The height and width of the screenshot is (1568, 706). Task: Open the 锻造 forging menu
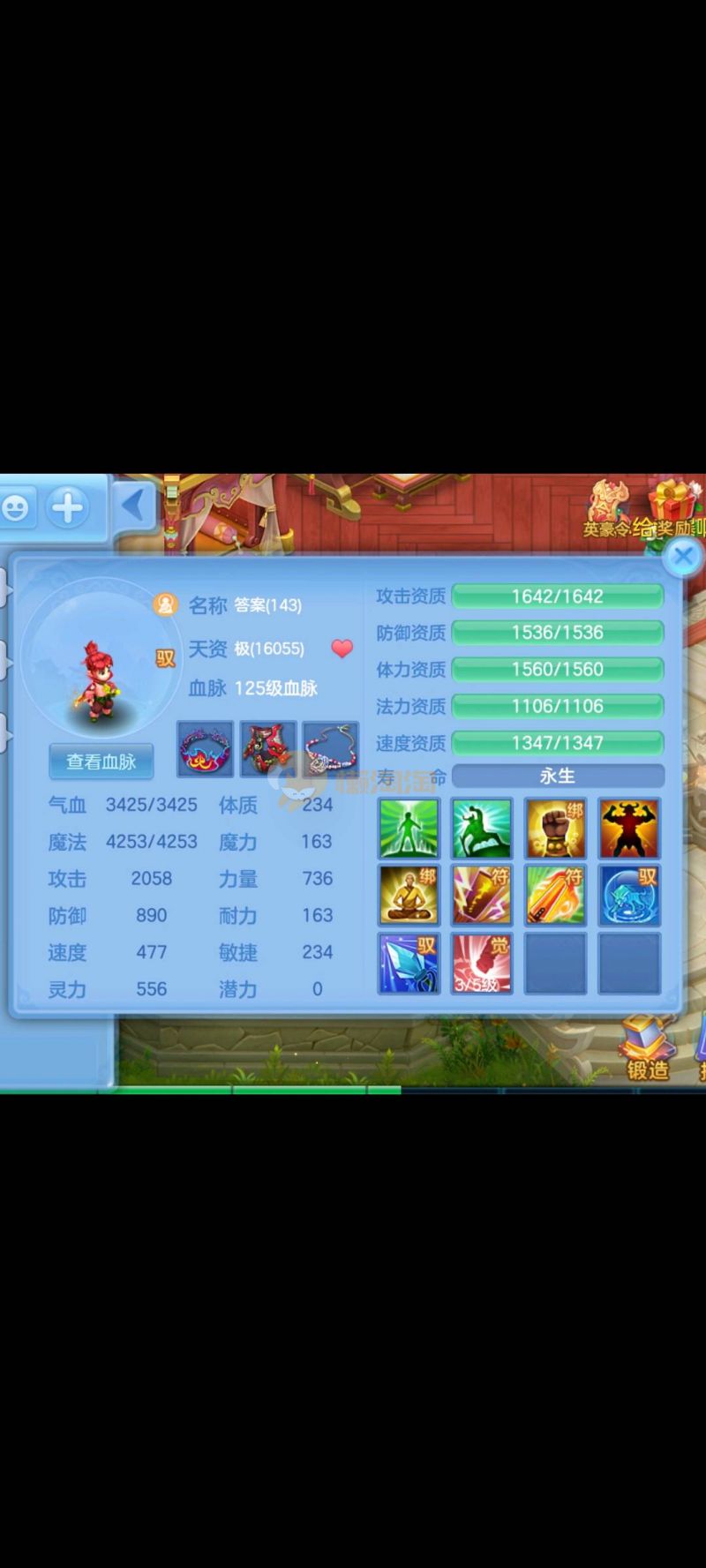pyautogui.click(x=648, y=1050)
